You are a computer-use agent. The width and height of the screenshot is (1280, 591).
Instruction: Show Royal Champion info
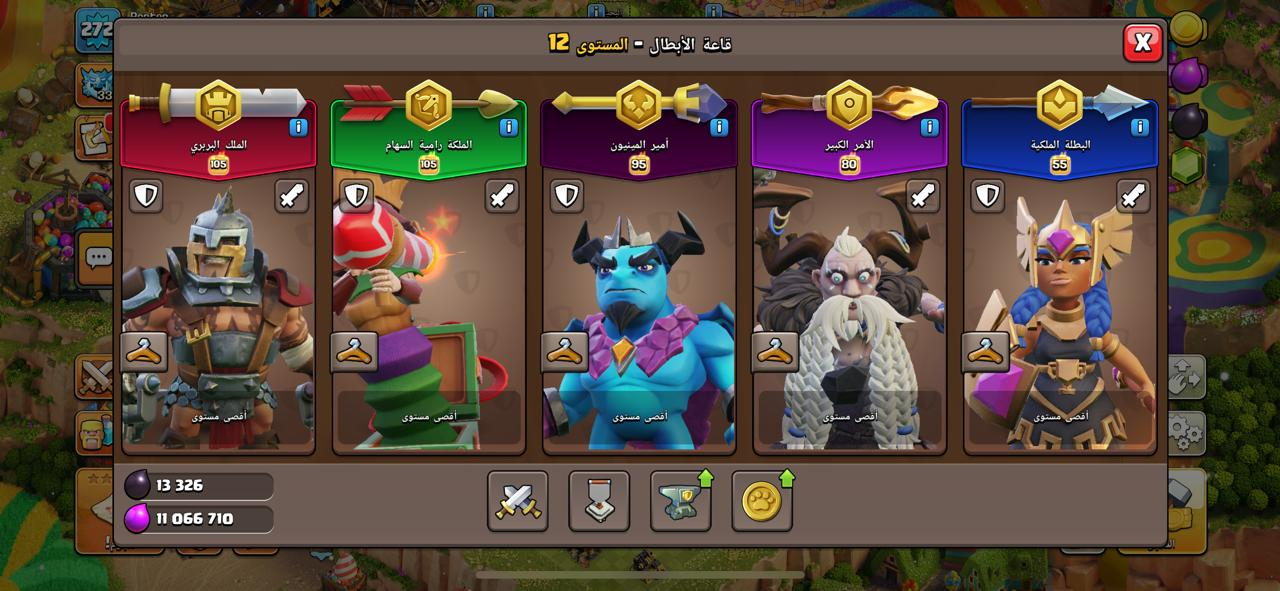tap(1139, 127)
